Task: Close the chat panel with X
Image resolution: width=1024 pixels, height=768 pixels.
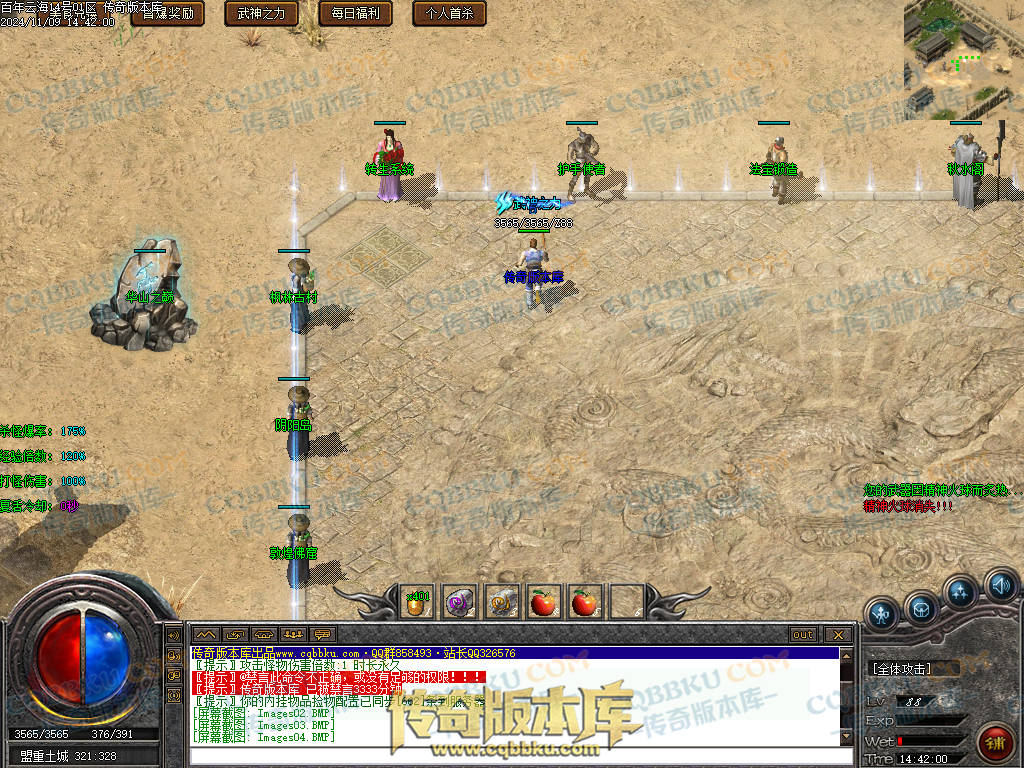Action: [837, 635]
